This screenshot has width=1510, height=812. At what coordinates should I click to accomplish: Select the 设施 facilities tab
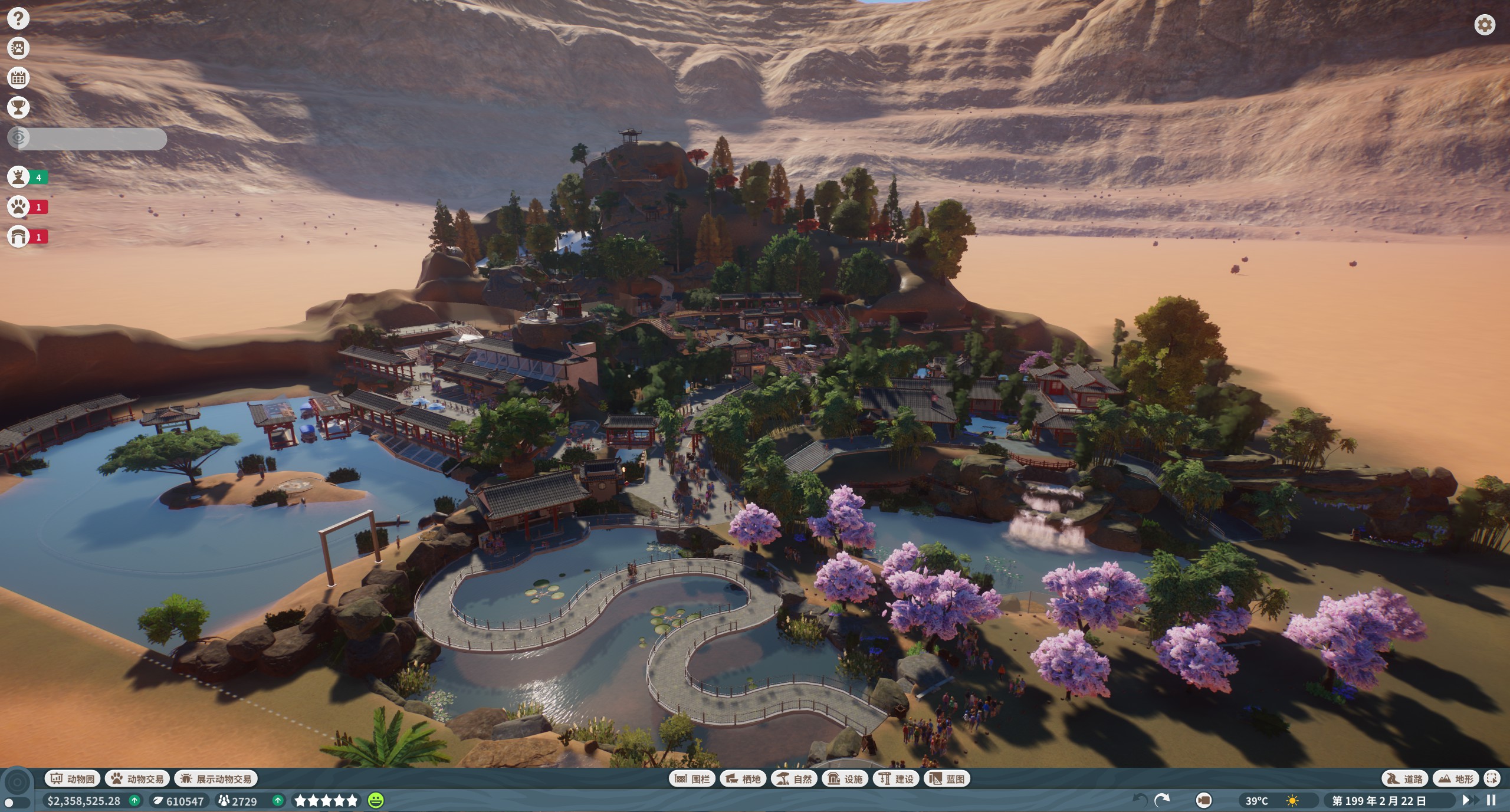click(x=845, y=779)
